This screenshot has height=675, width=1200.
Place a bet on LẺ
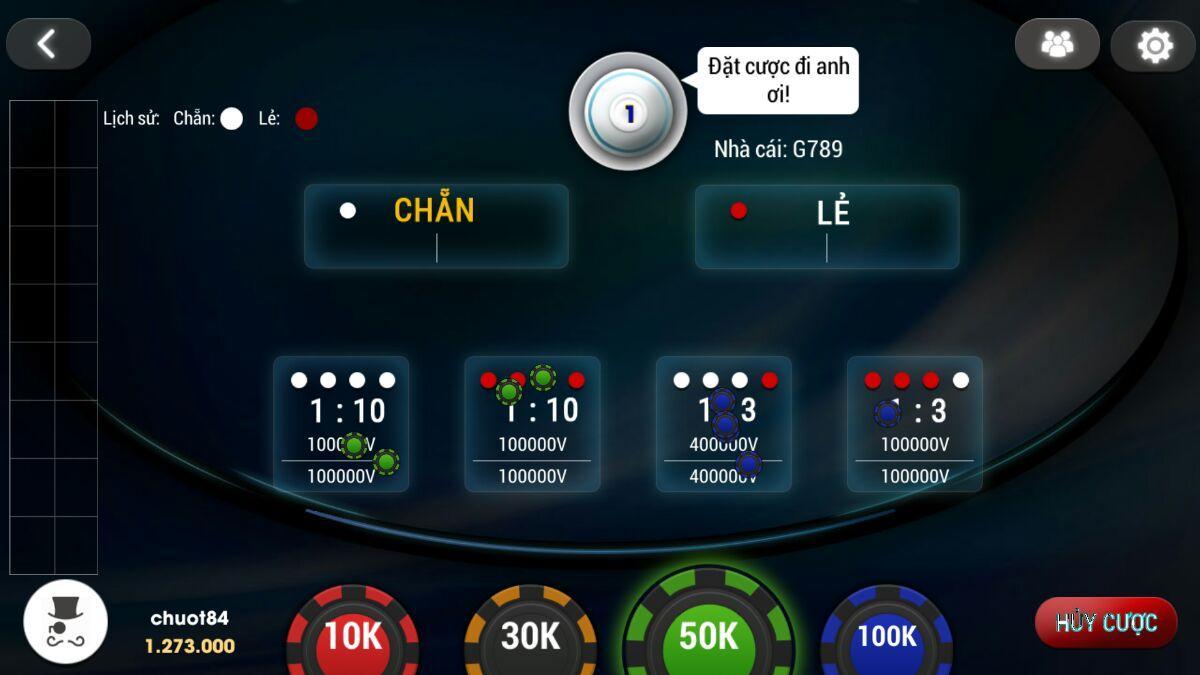(827, 226)
